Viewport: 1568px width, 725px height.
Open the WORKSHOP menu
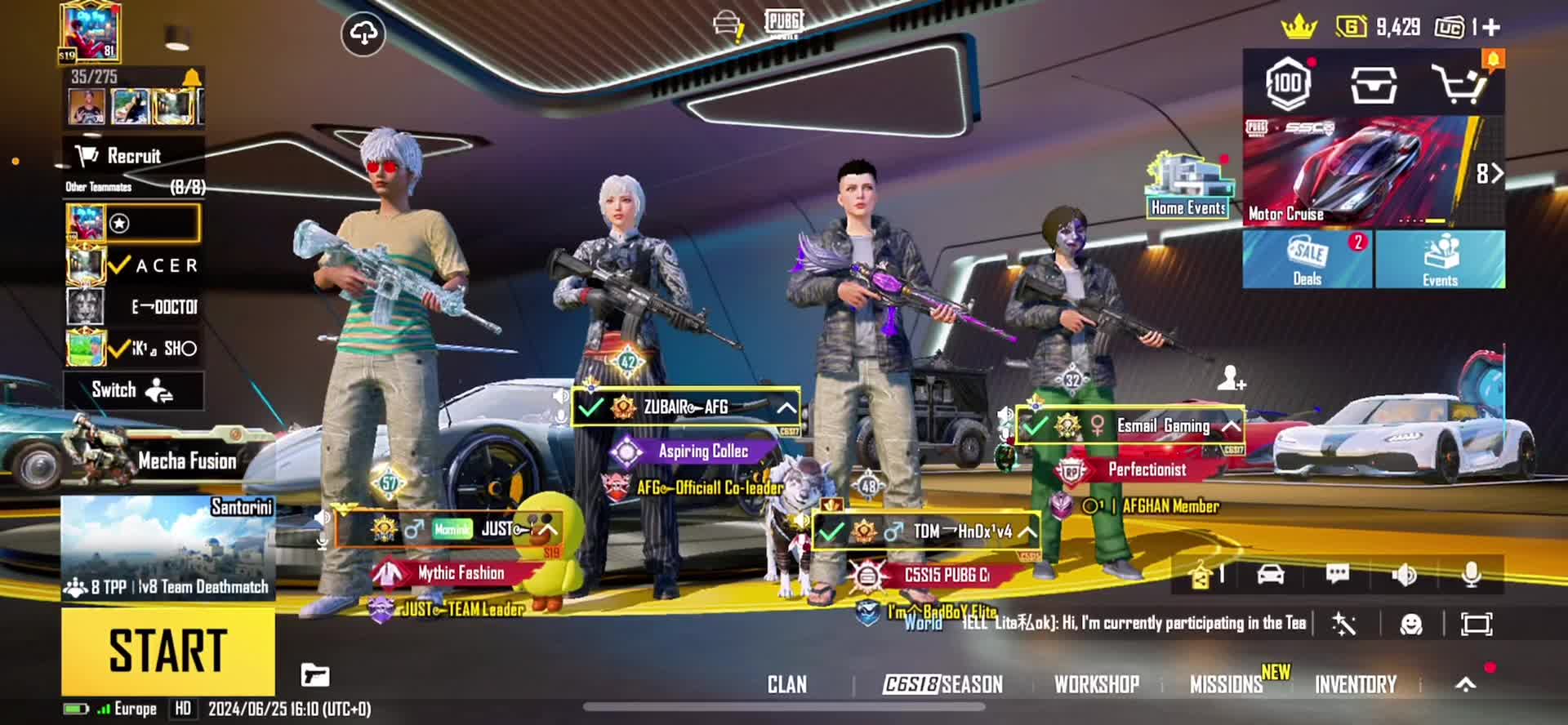1096,684
